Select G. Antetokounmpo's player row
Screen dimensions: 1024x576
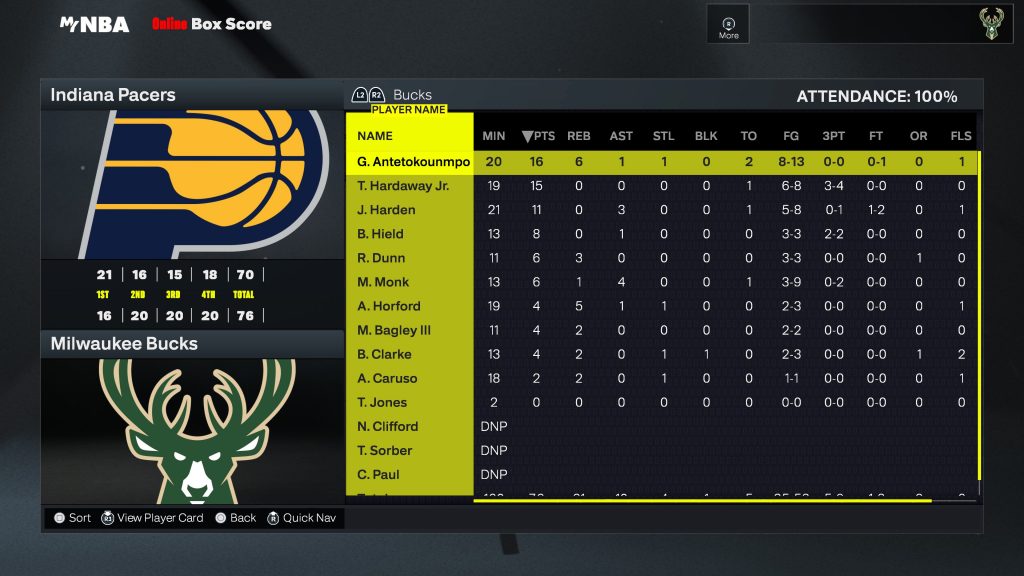(x=413, y=162)
